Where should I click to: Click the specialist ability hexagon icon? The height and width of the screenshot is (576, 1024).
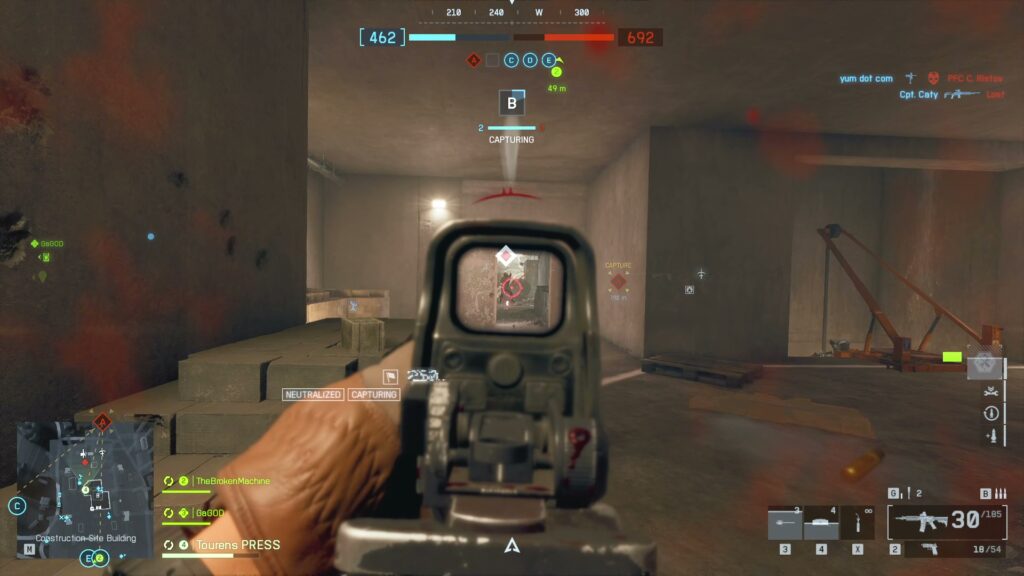click(x=985, y=363)
